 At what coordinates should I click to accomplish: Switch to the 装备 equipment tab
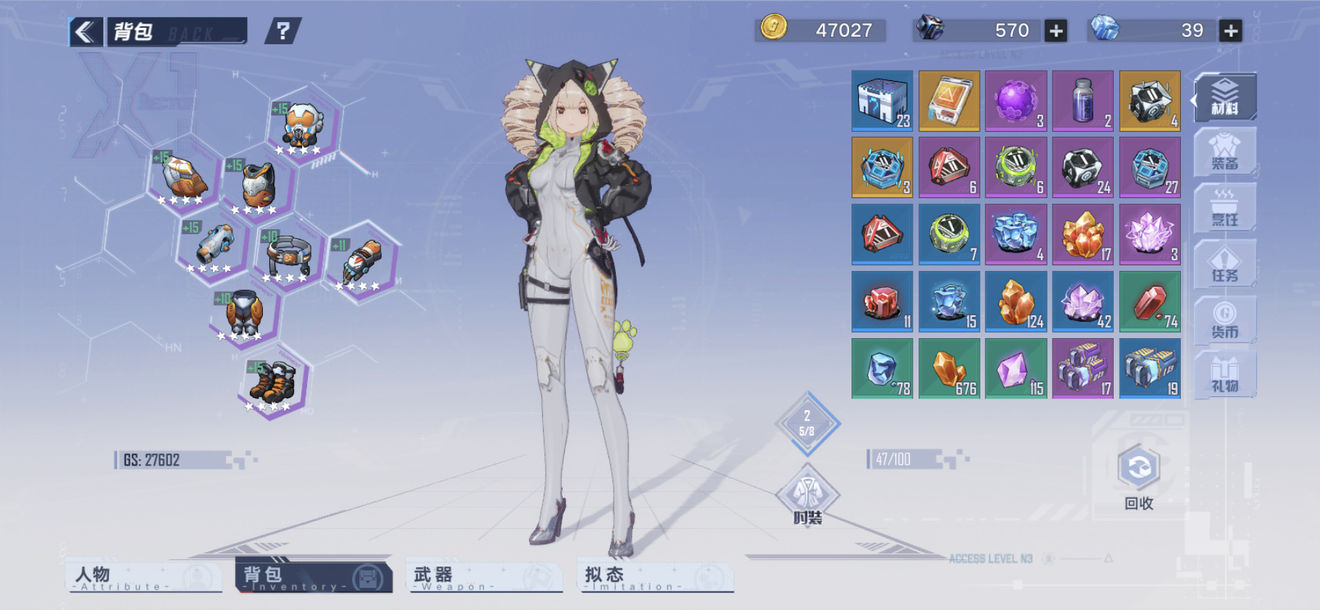[1226, 152]
